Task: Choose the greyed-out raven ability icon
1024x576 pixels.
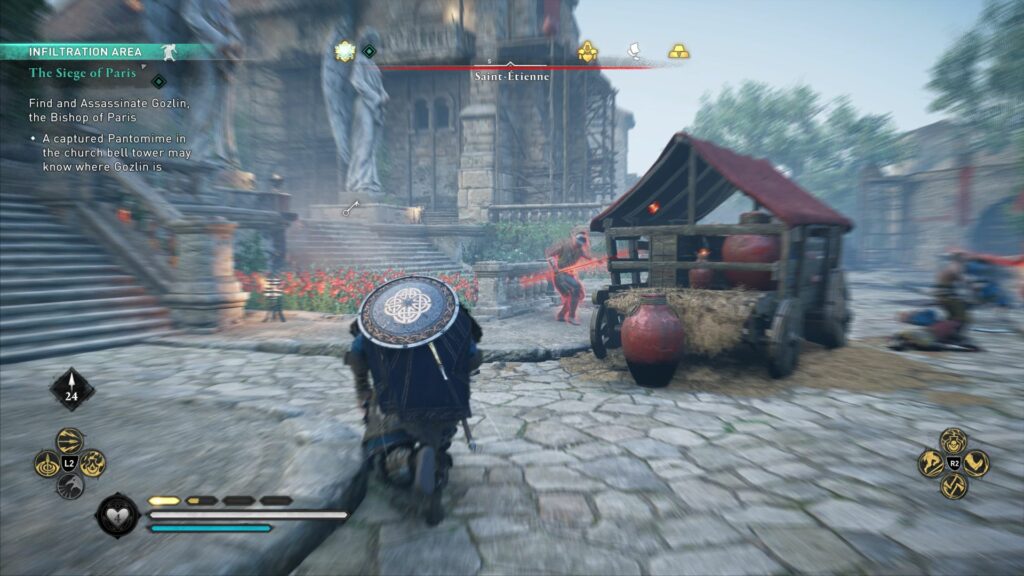Action: (x=70, y=486)
